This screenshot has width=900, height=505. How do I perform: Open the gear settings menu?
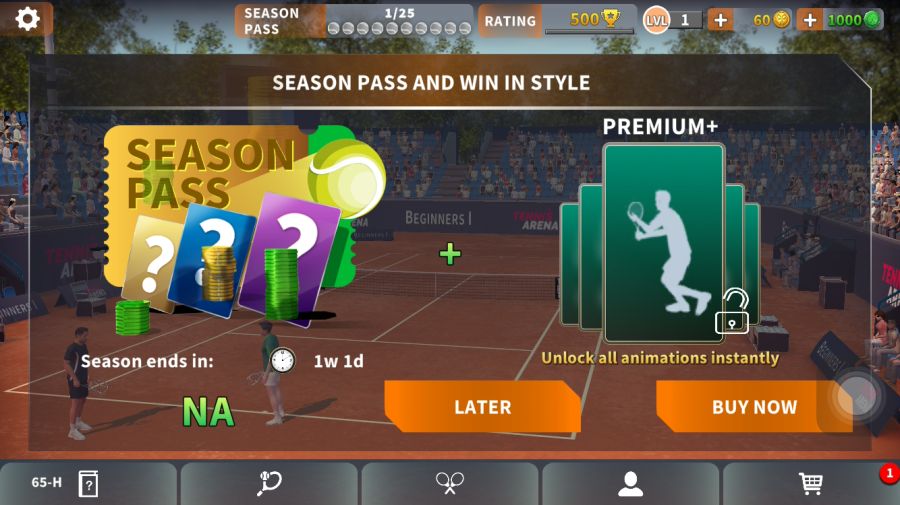27,19
